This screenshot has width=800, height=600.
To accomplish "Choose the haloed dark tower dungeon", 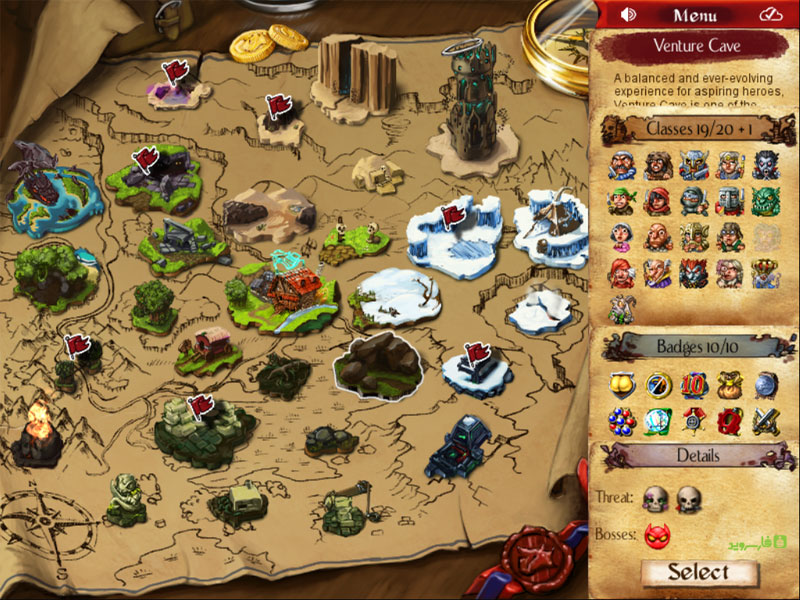I will 462,110.
